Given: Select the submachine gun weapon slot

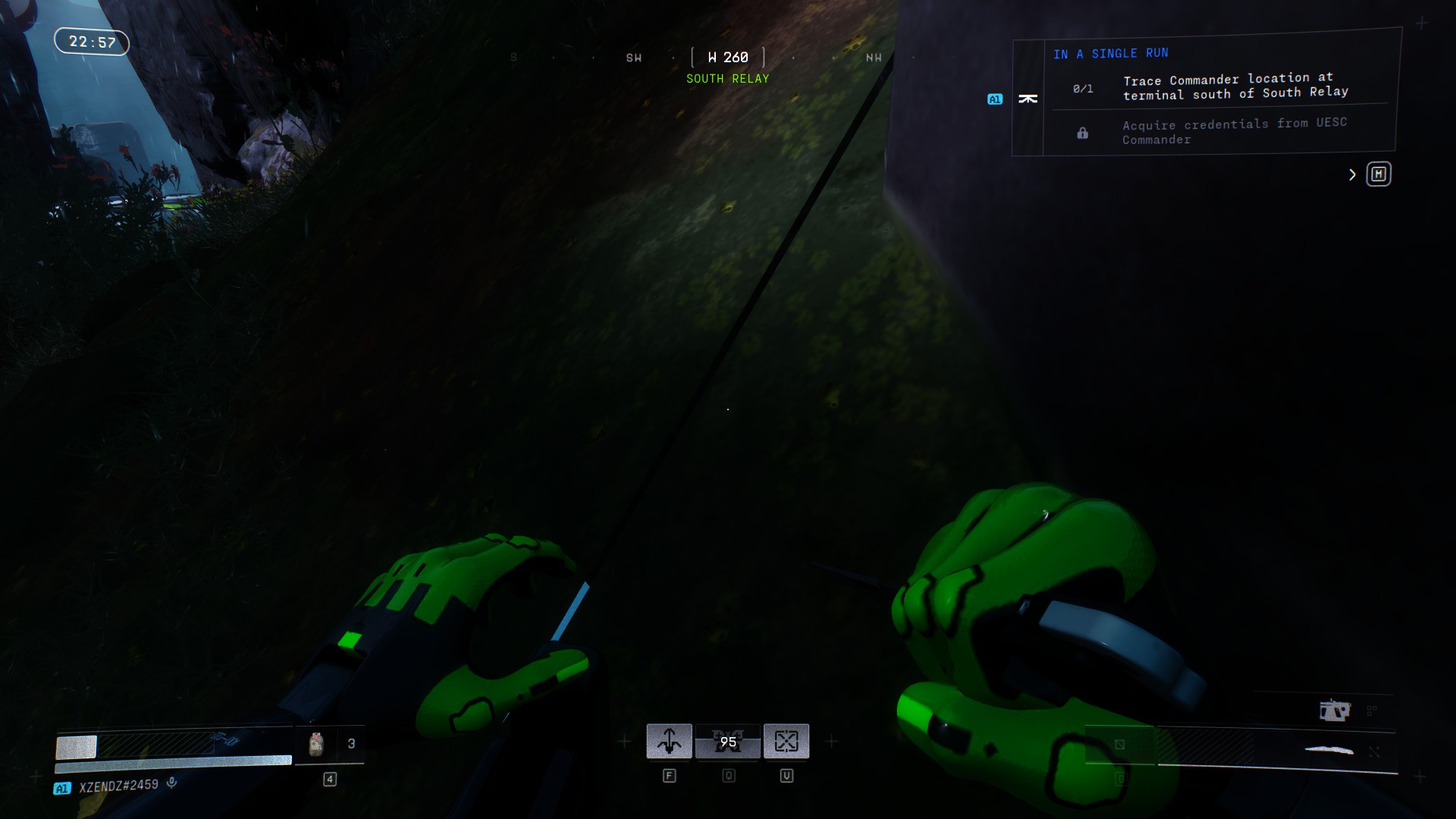Looking at the screenshot, I should pos(1335,711).
